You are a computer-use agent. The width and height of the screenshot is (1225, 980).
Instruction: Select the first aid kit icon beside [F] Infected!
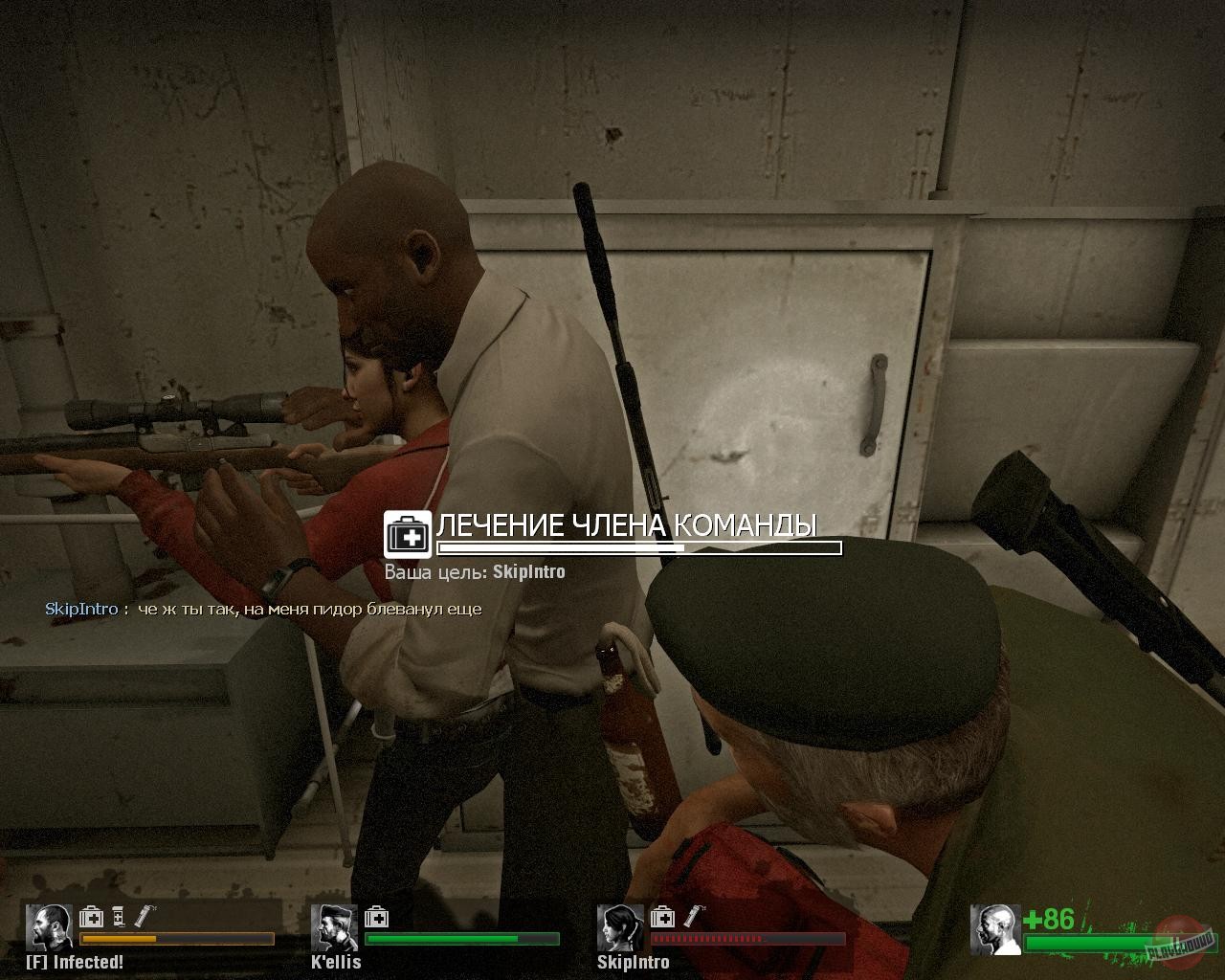(91, 918)
